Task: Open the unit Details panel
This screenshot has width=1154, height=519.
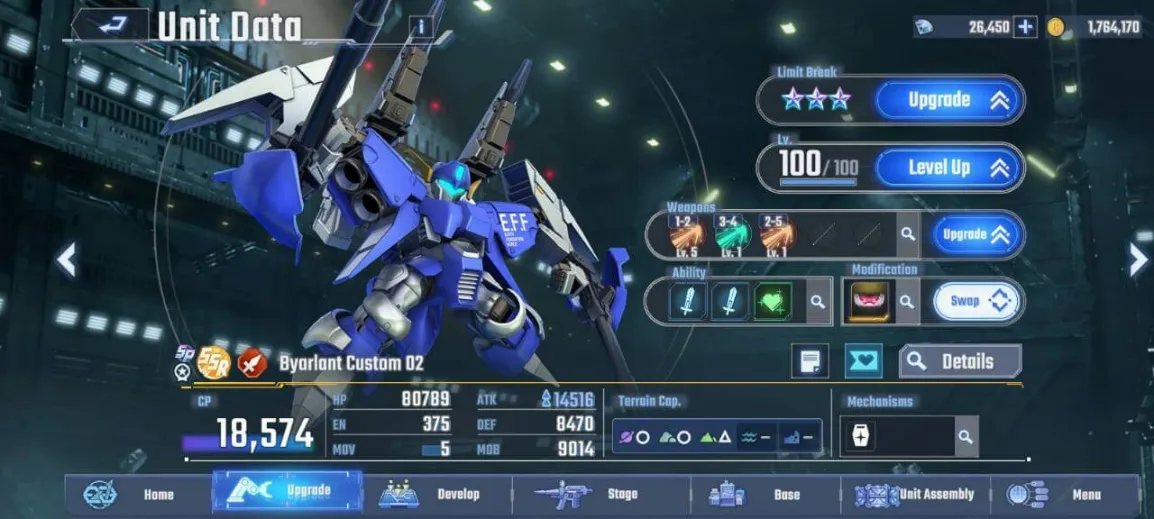Action: pyautogui.click(x=960, y=362)
